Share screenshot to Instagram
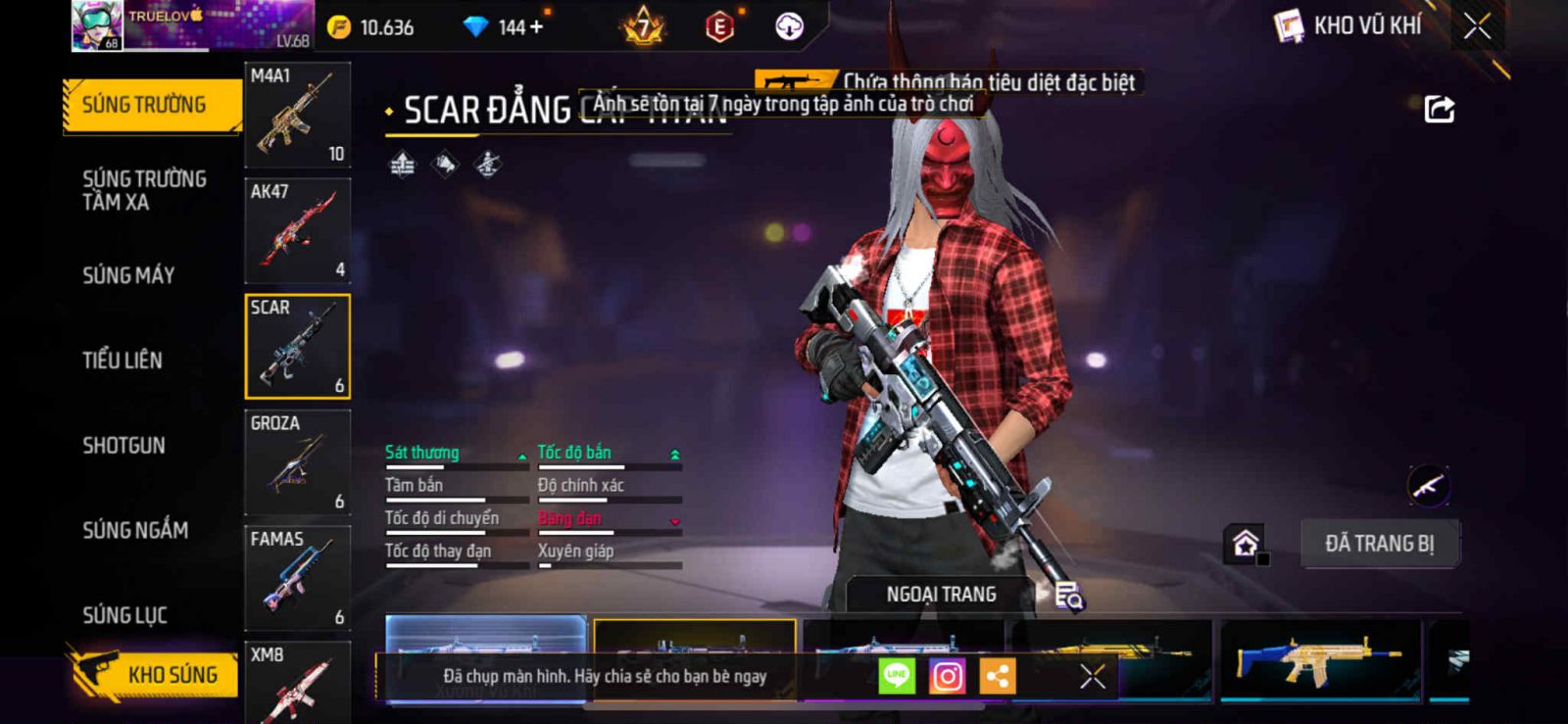This screenshot has width=1568, height=724. pyautogui.click(x=947, y=676)
